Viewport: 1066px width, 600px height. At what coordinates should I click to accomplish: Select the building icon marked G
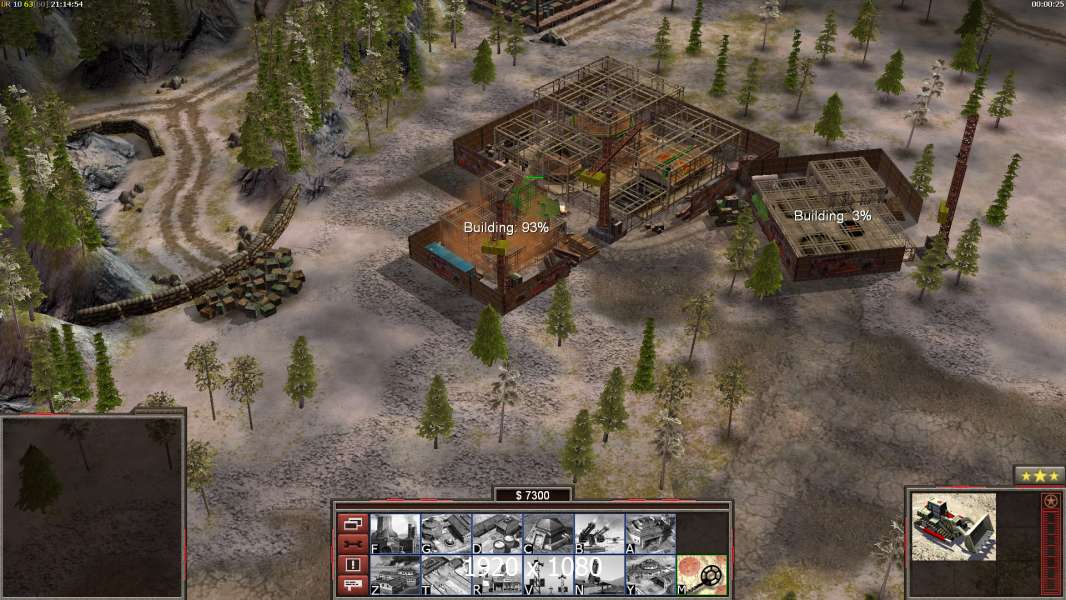(x=446, y=533)
